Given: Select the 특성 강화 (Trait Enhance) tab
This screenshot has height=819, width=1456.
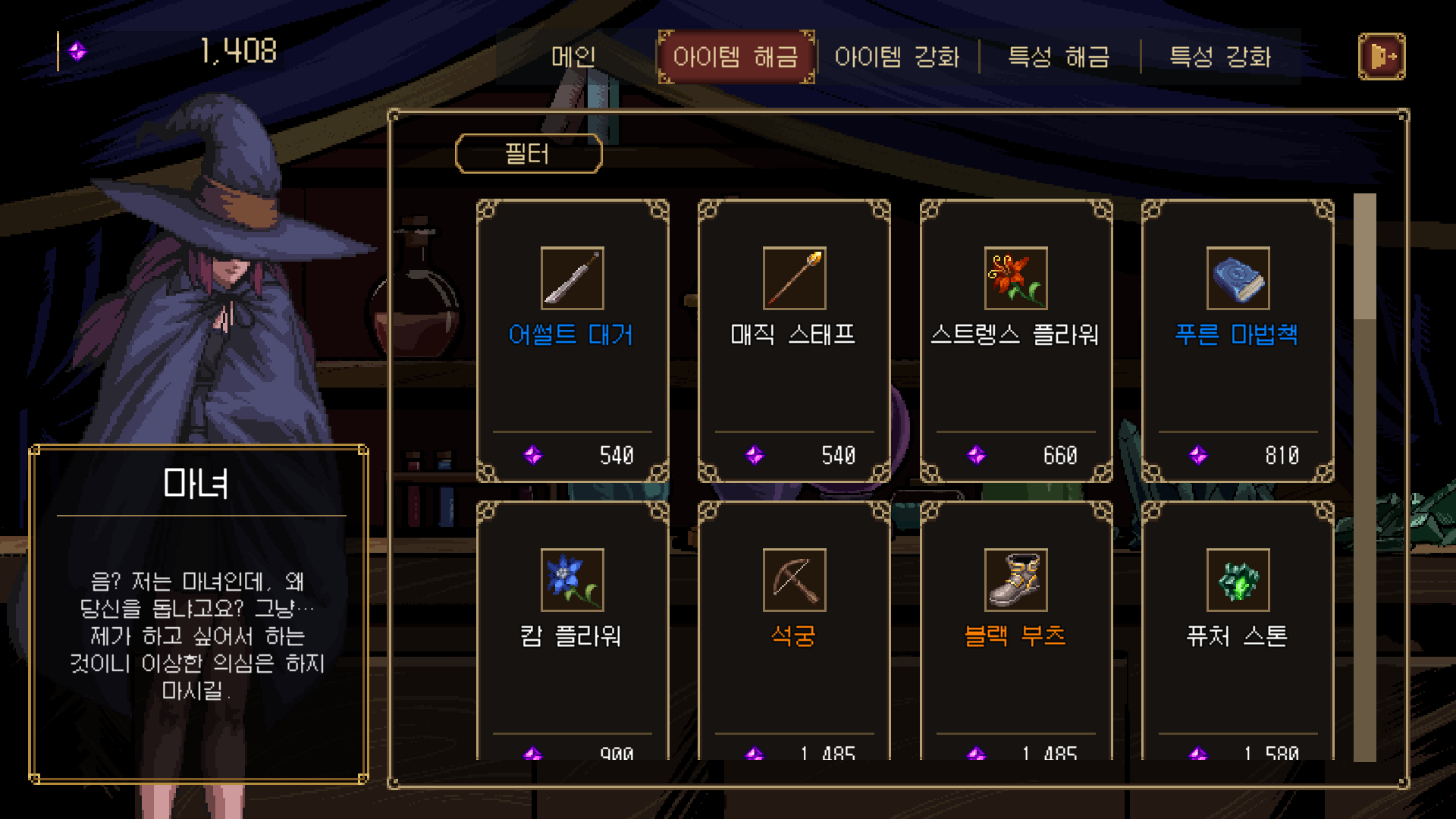Looking at the screenshot, I should (1221, 57).
